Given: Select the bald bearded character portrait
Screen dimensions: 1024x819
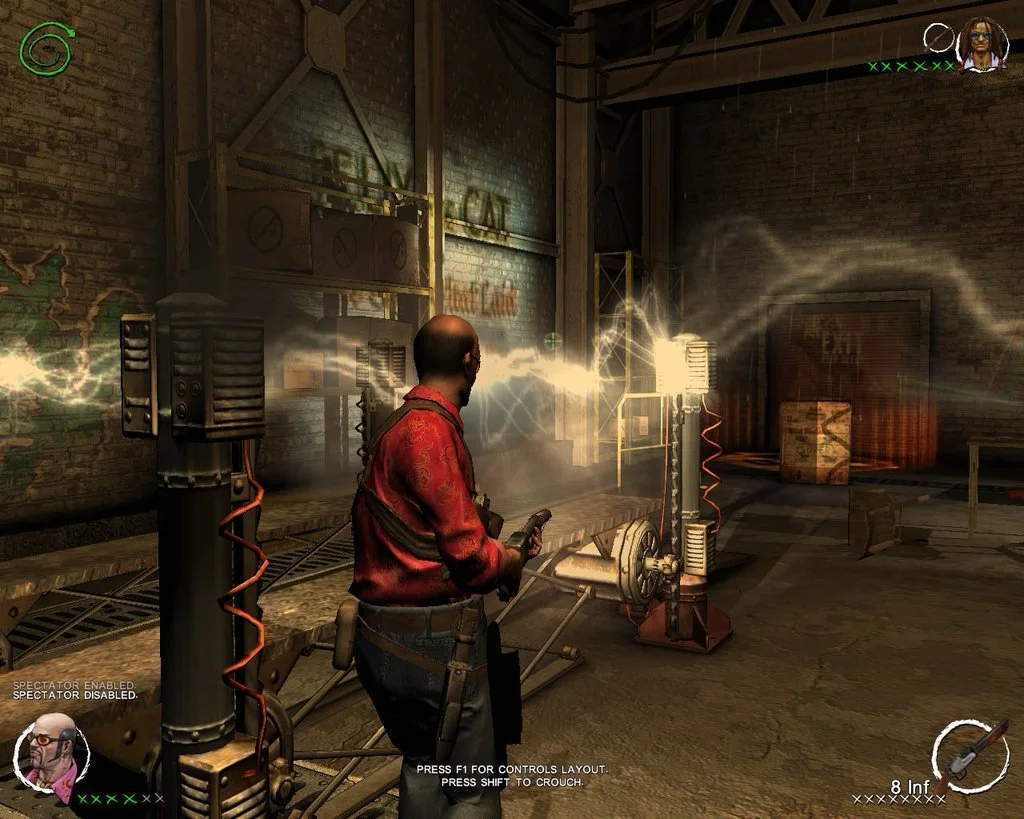Looking at the screenshot, I should 51,757.
